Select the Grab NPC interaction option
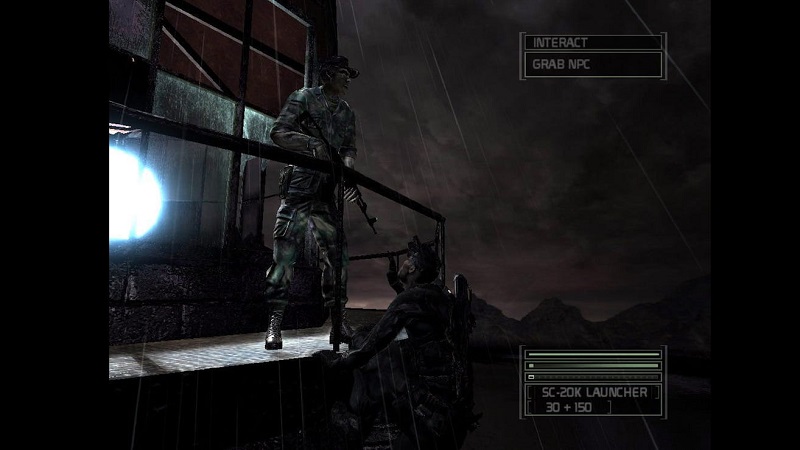The width and height of the screenshot is (800, 450). click(x=592, y=66)
